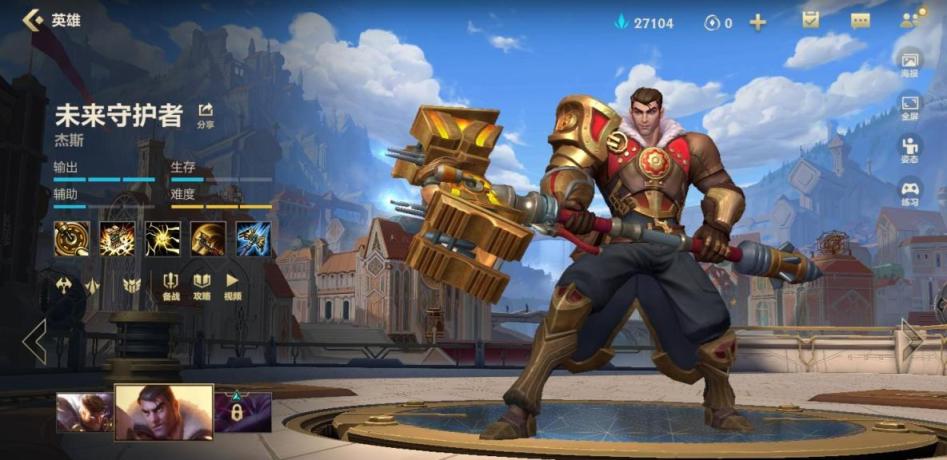Viewport: 947px width, 460px height.
Task: Open the 姿态 pose options
Action: tap(910, 150)
